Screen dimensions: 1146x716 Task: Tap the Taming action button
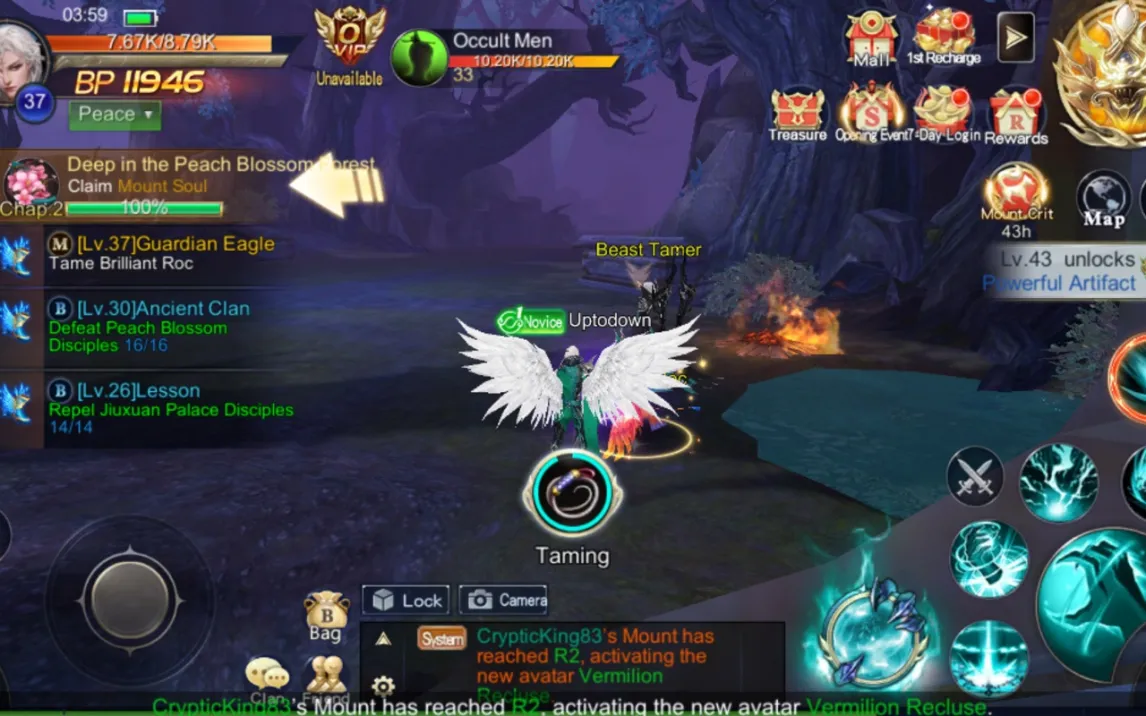point(572,493)
